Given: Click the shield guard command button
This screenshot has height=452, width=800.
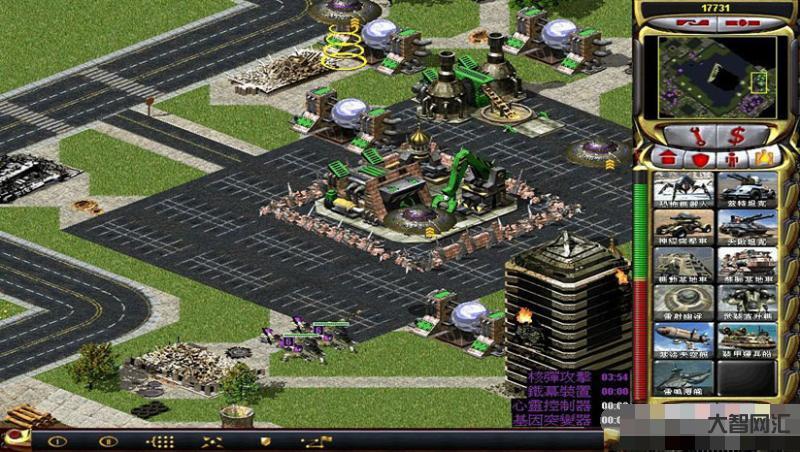Looking at the screenshot, I should coord(266,441).
